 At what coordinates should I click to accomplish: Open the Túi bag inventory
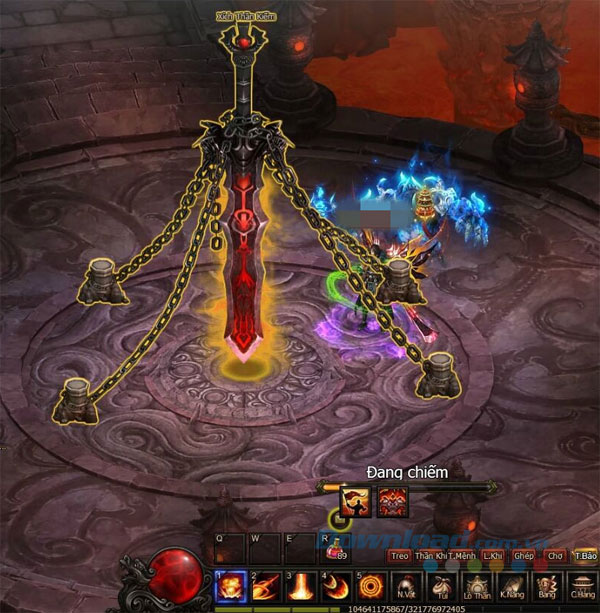click(x=441, y=587)
